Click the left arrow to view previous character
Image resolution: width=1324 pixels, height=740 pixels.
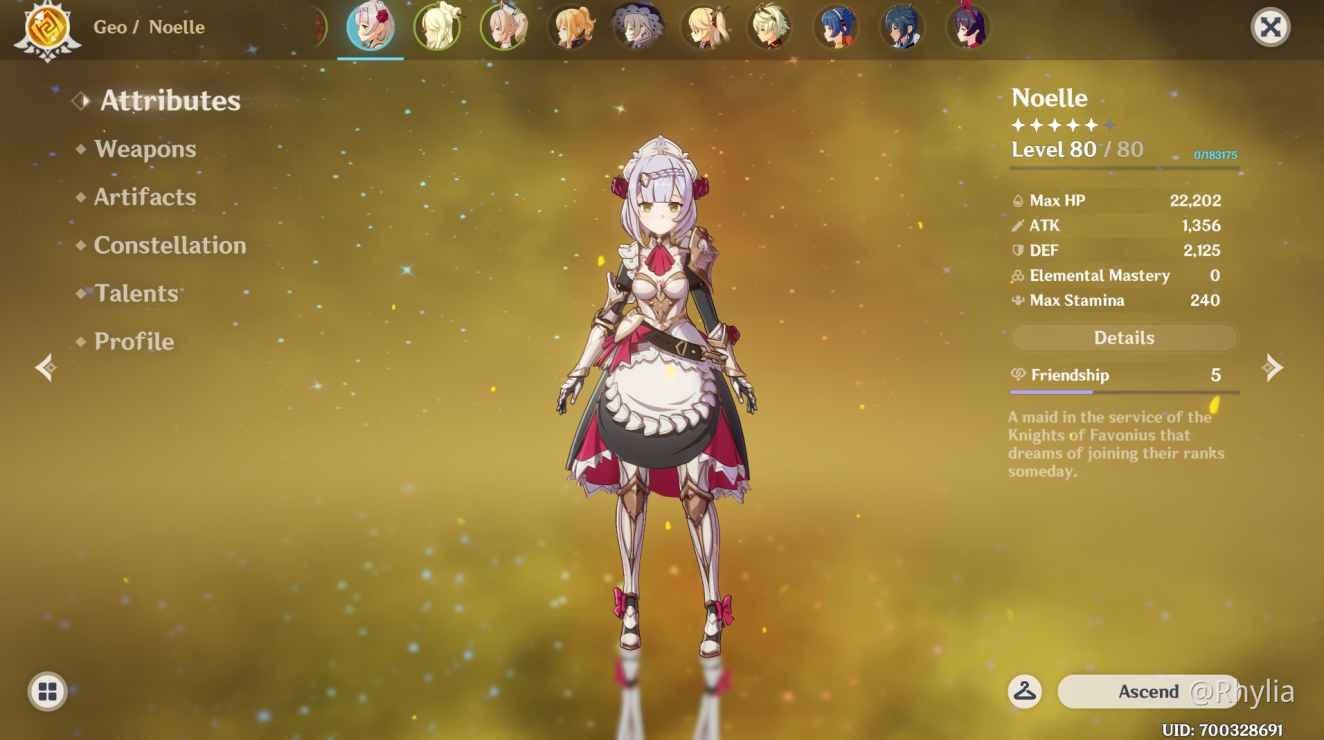point(45,367)
